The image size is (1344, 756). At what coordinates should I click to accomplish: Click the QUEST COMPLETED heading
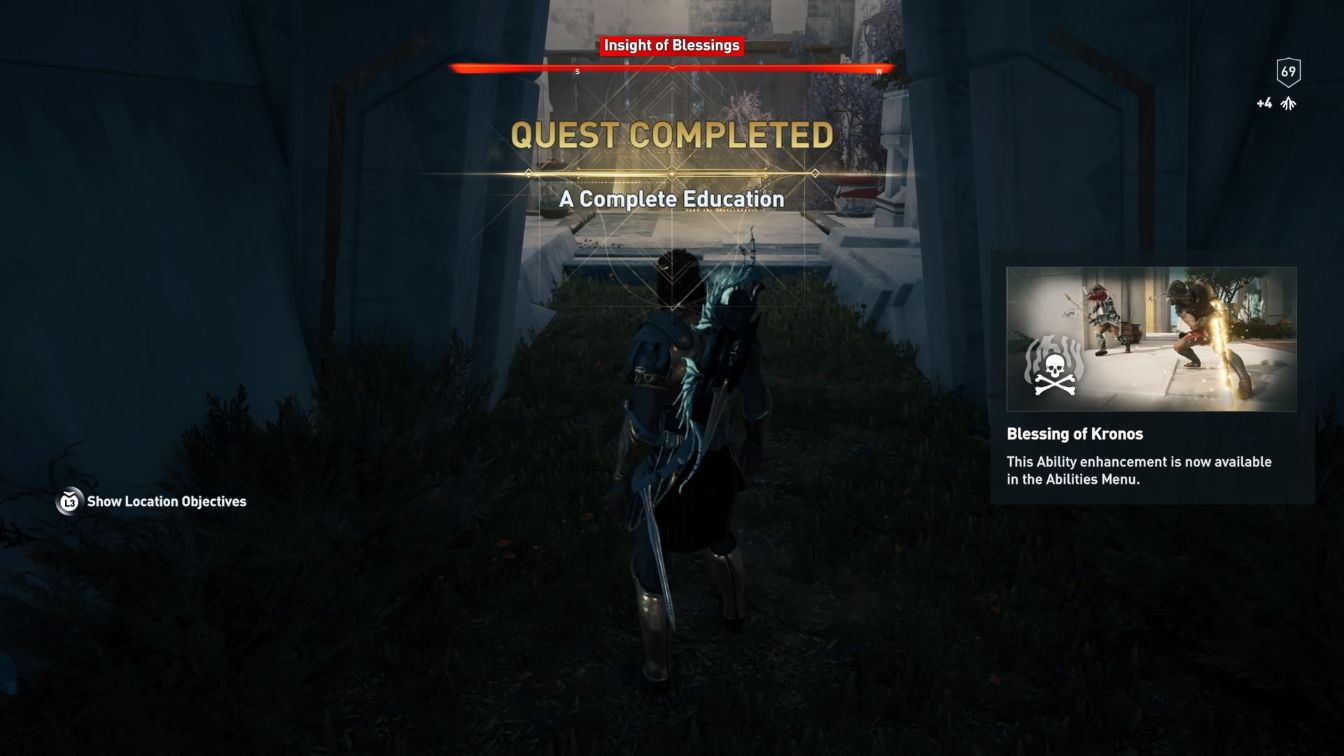pyautogui.click(x=674, y=135)
